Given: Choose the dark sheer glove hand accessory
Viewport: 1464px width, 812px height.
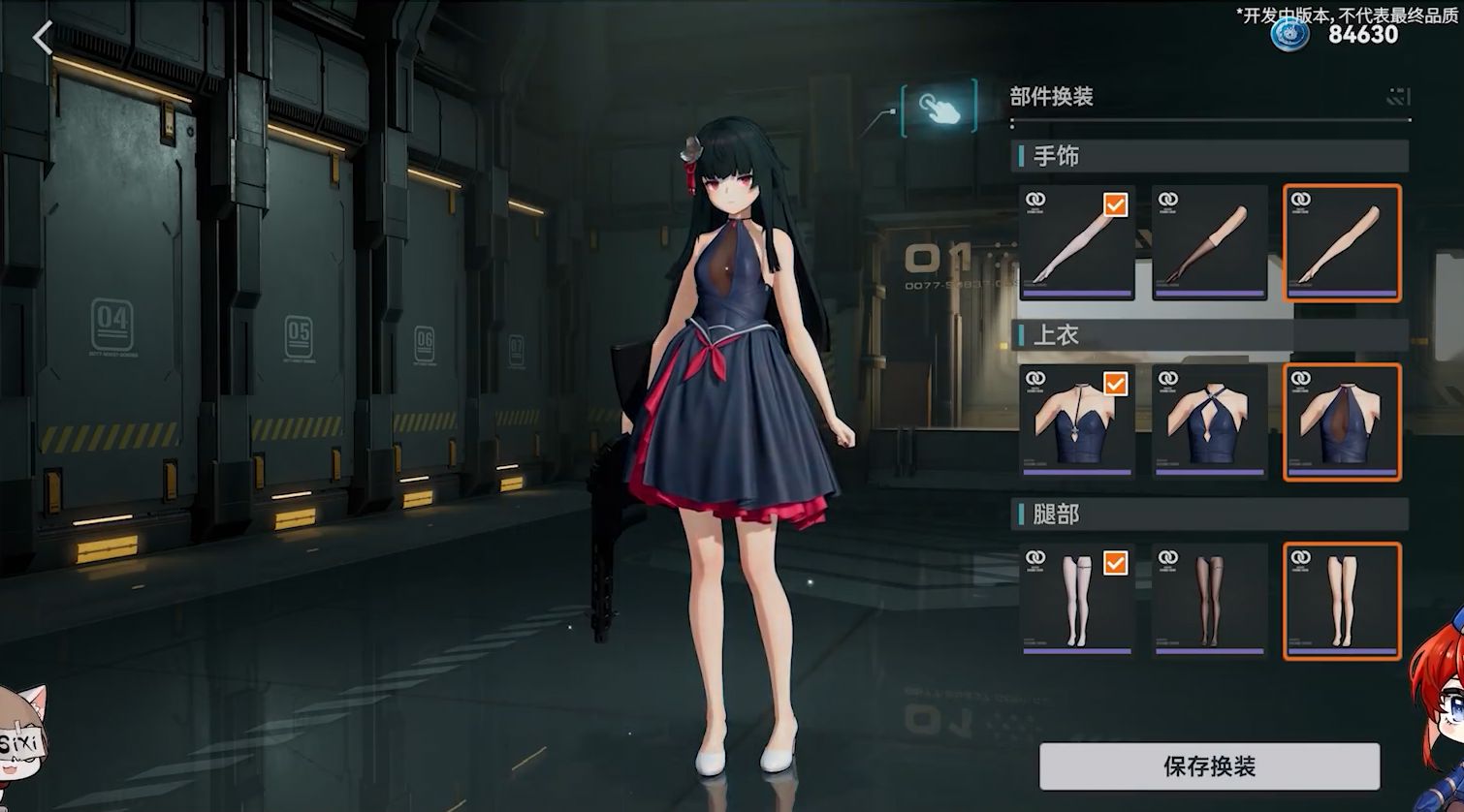Looking at the screenshot, I should tap(1209, 242).
